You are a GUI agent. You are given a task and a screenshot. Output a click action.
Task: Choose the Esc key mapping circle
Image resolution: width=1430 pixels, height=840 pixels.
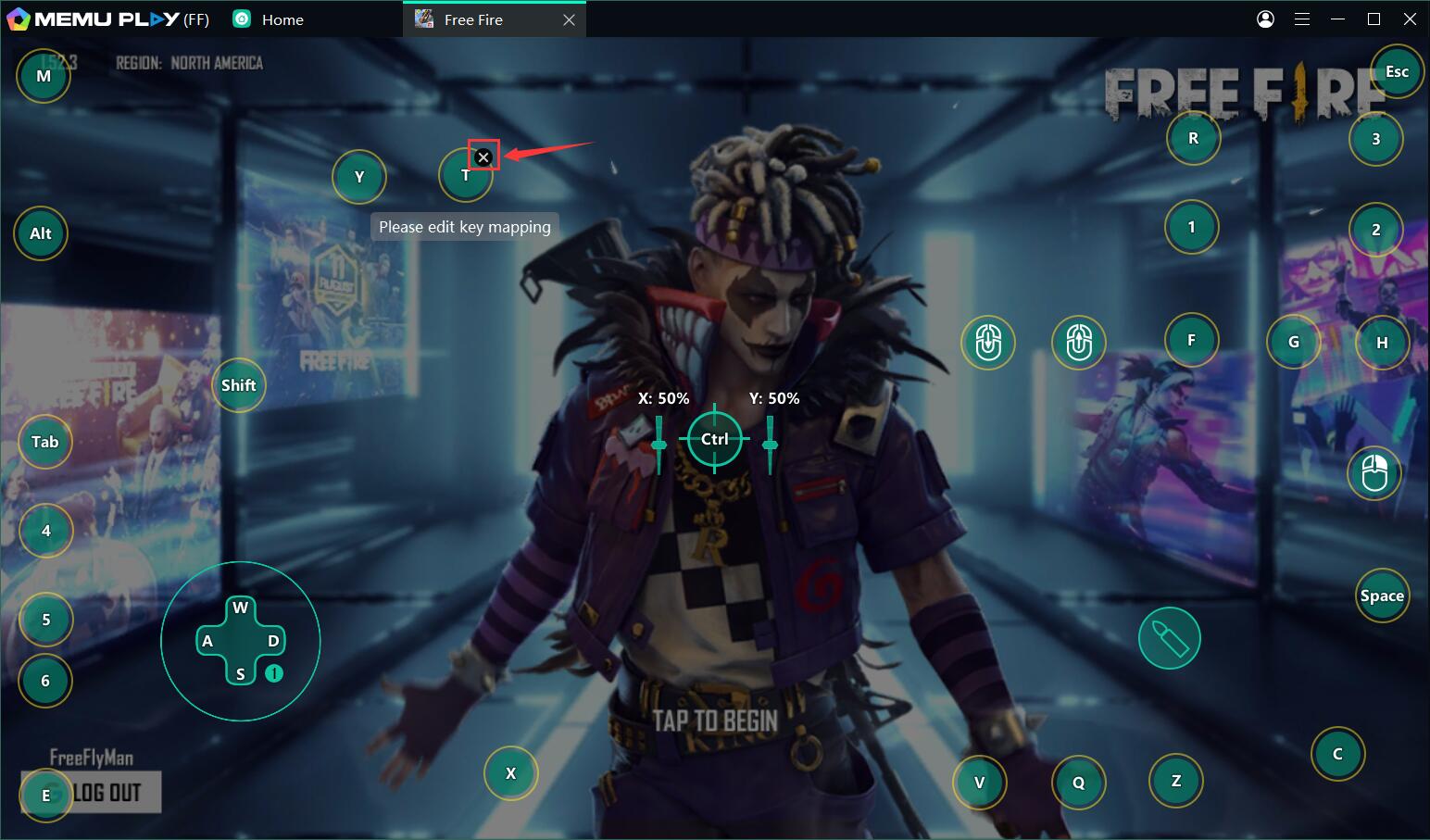pyautogui.click(x=1396, y=72)
